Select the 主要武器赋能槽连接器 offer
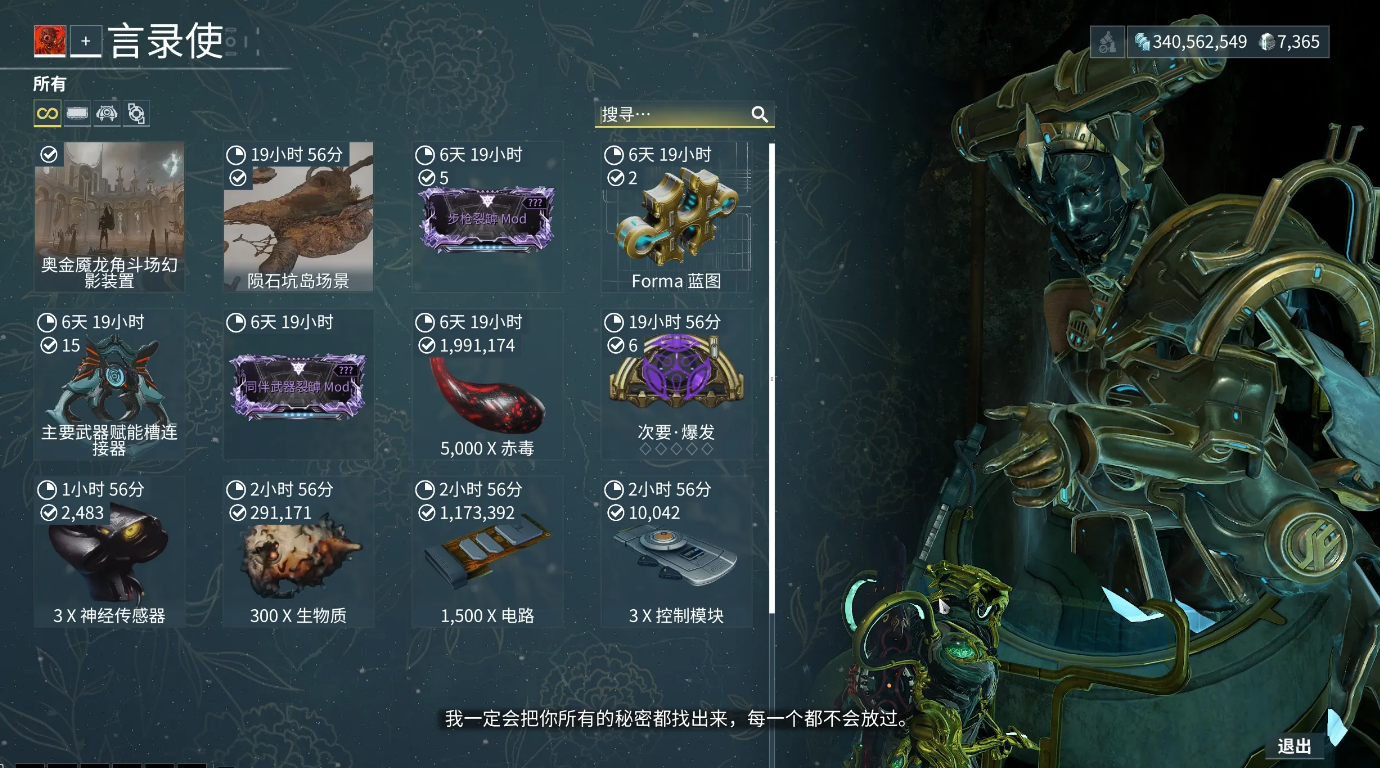Screen dimensions: 1380x768 click(x=110, y=384)
